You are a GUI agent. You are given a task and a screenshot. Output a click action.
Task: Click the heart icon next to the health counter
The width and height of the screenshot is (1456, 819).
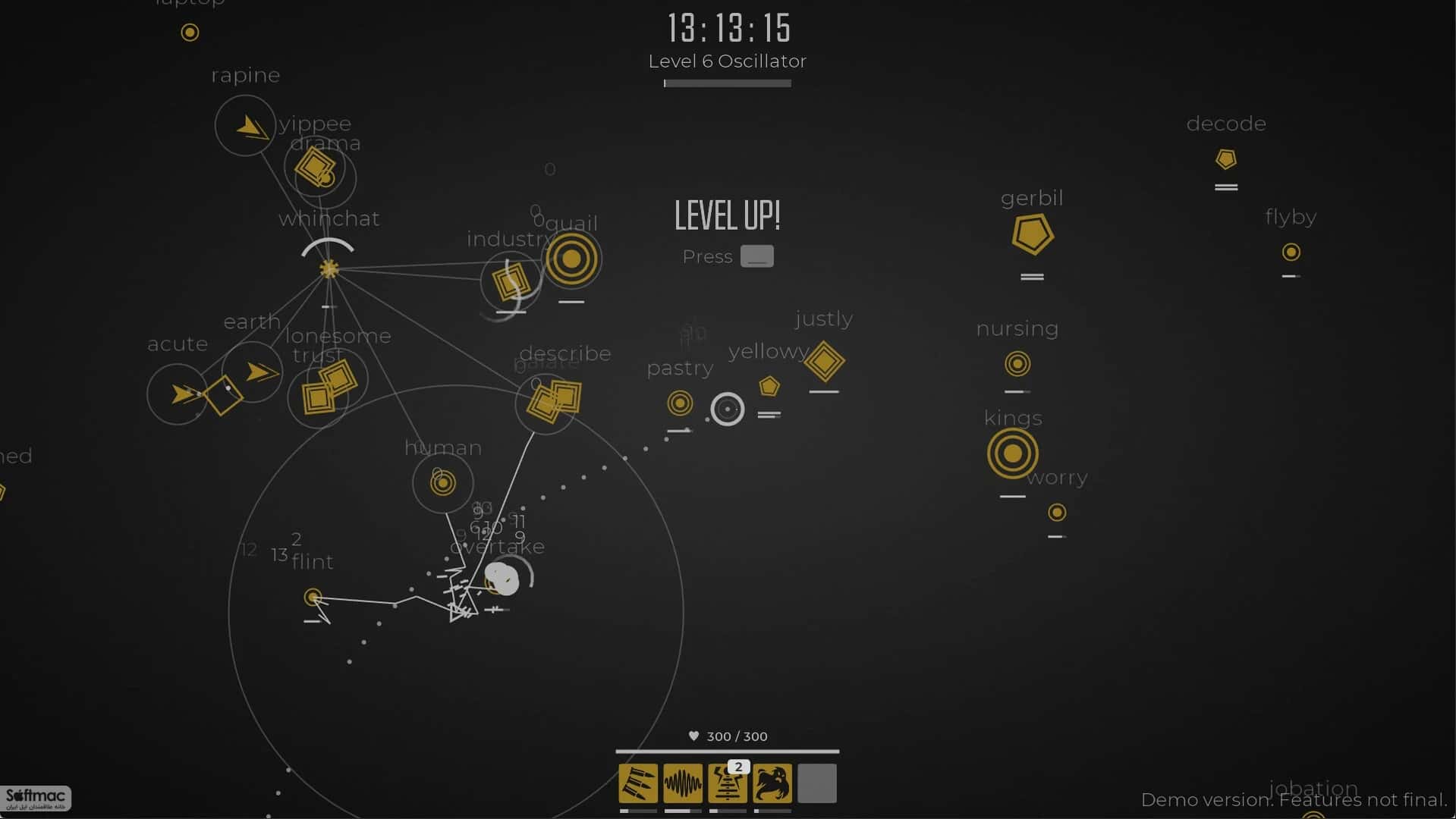(693, 736)
